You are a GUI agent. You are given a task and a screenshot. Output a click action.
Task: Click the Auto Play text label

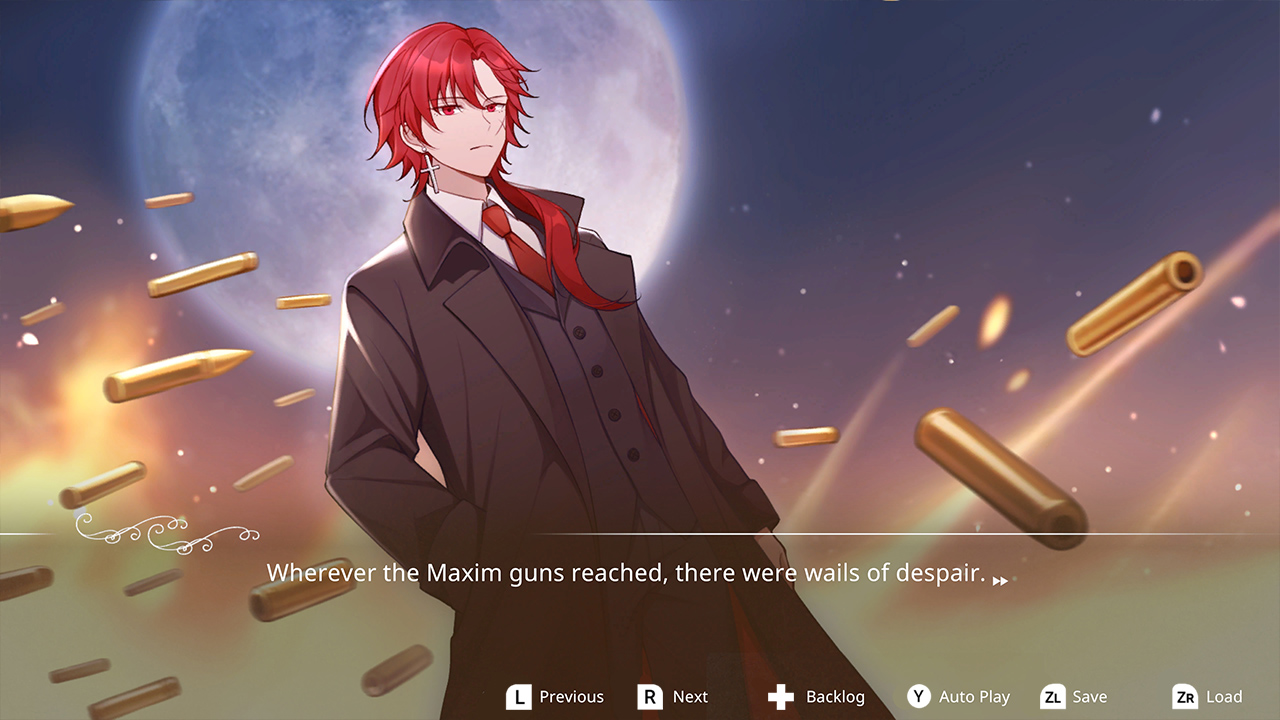click(973, 696)
